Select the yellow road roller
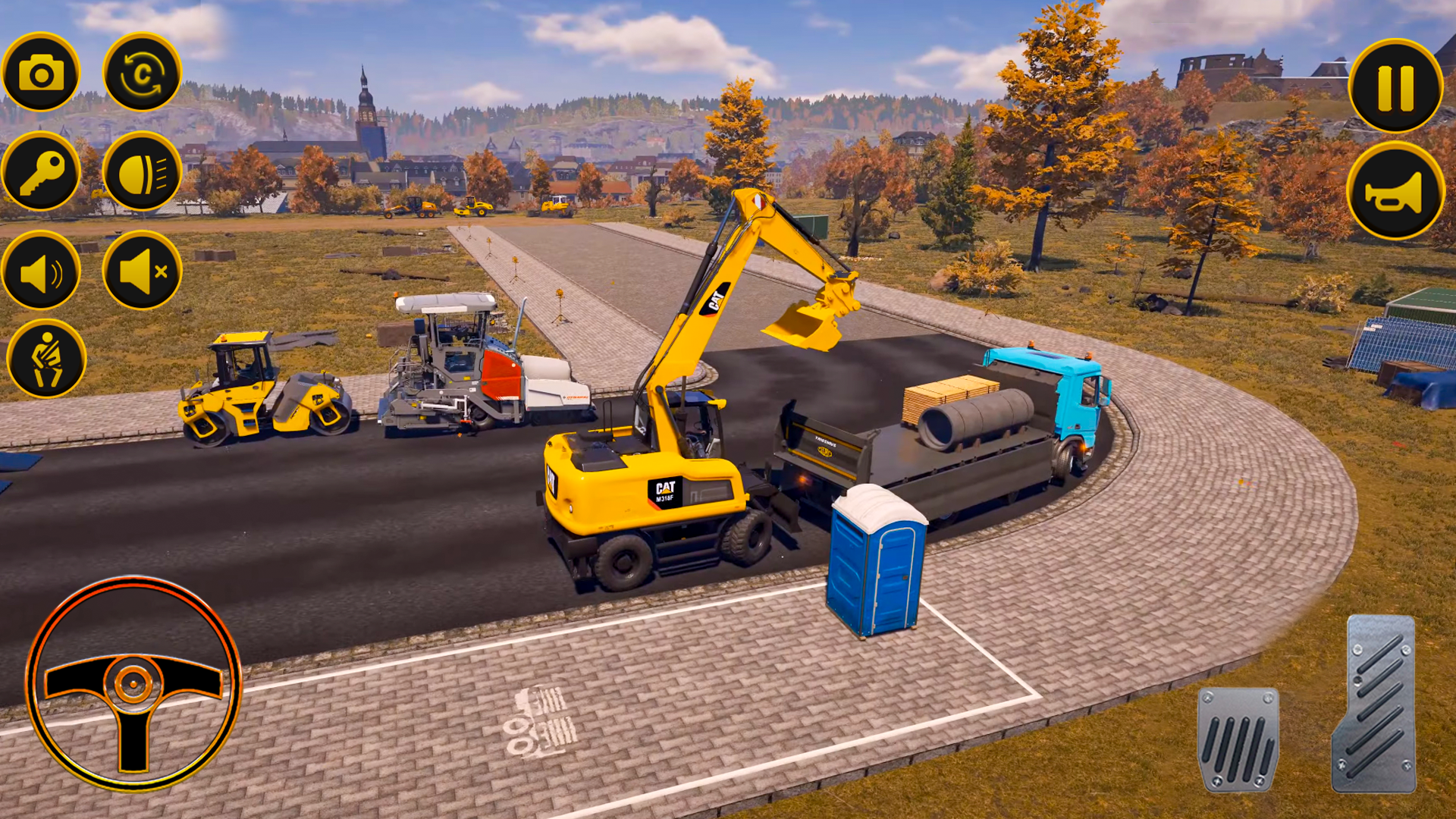The width and height of the screenshot is (1456, 819). [262, 394]
